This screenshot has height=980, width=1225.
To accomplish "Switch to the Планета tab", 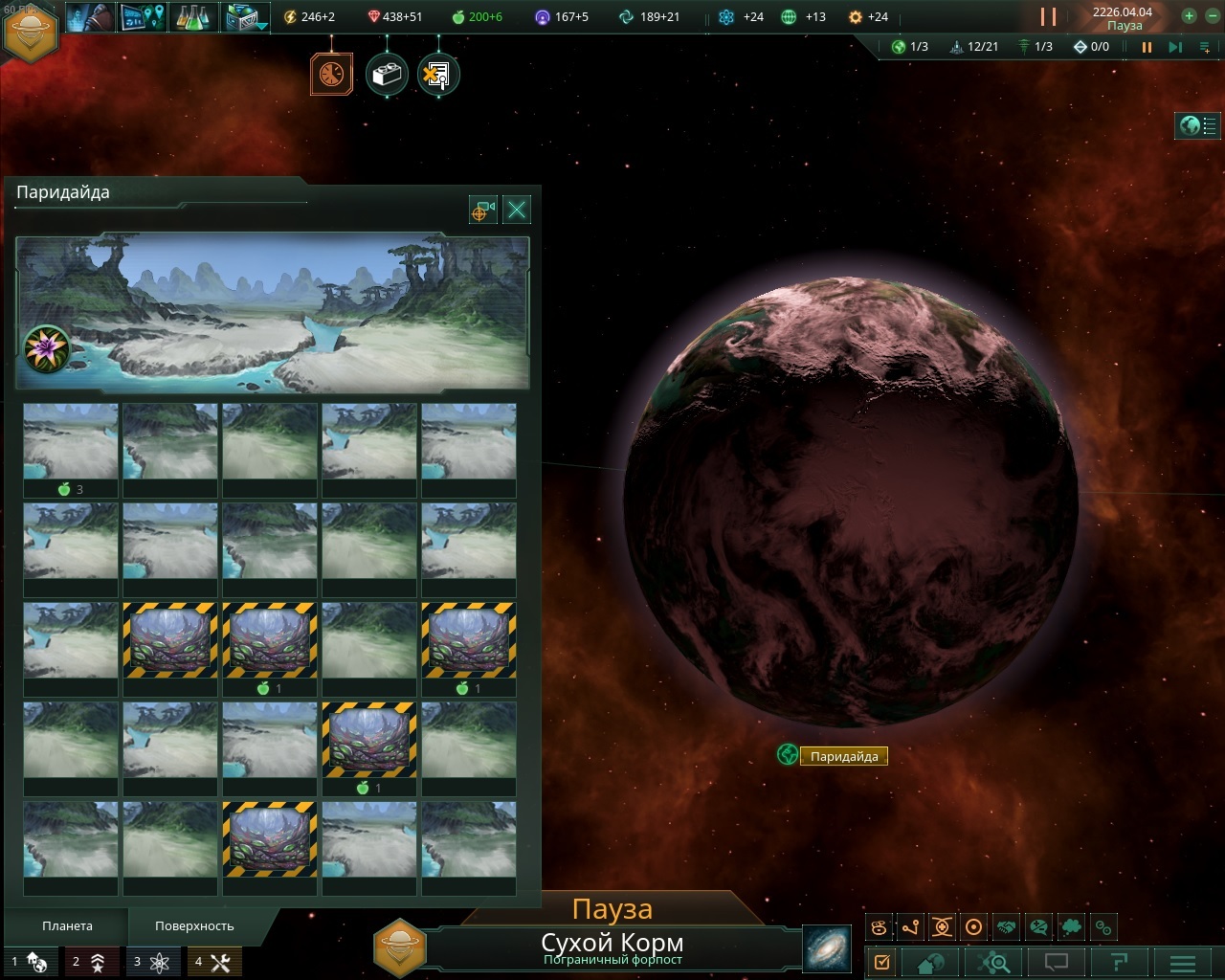I will (67, 926).
